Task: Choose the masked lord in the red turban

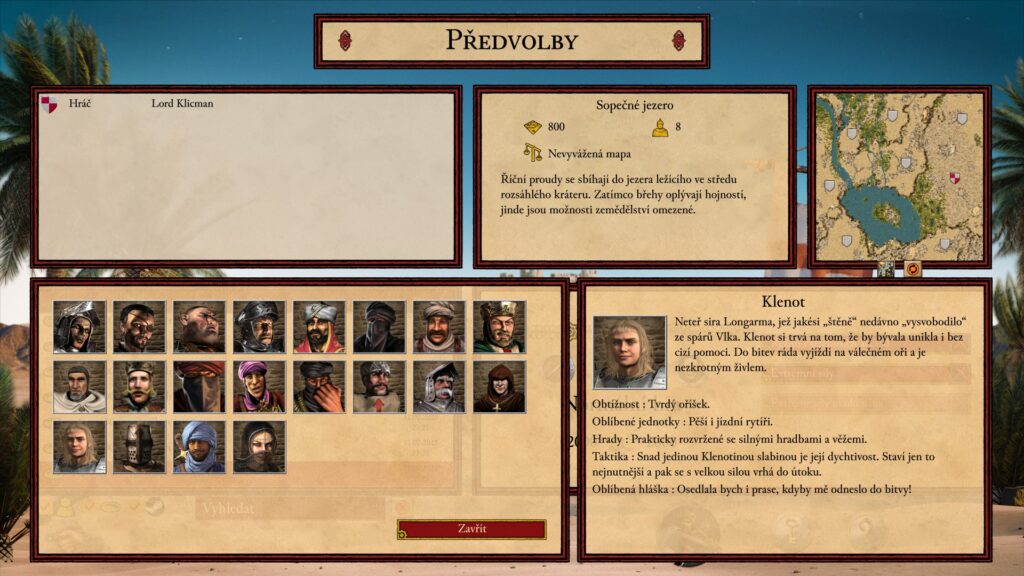Action: (x=199, y=386)
